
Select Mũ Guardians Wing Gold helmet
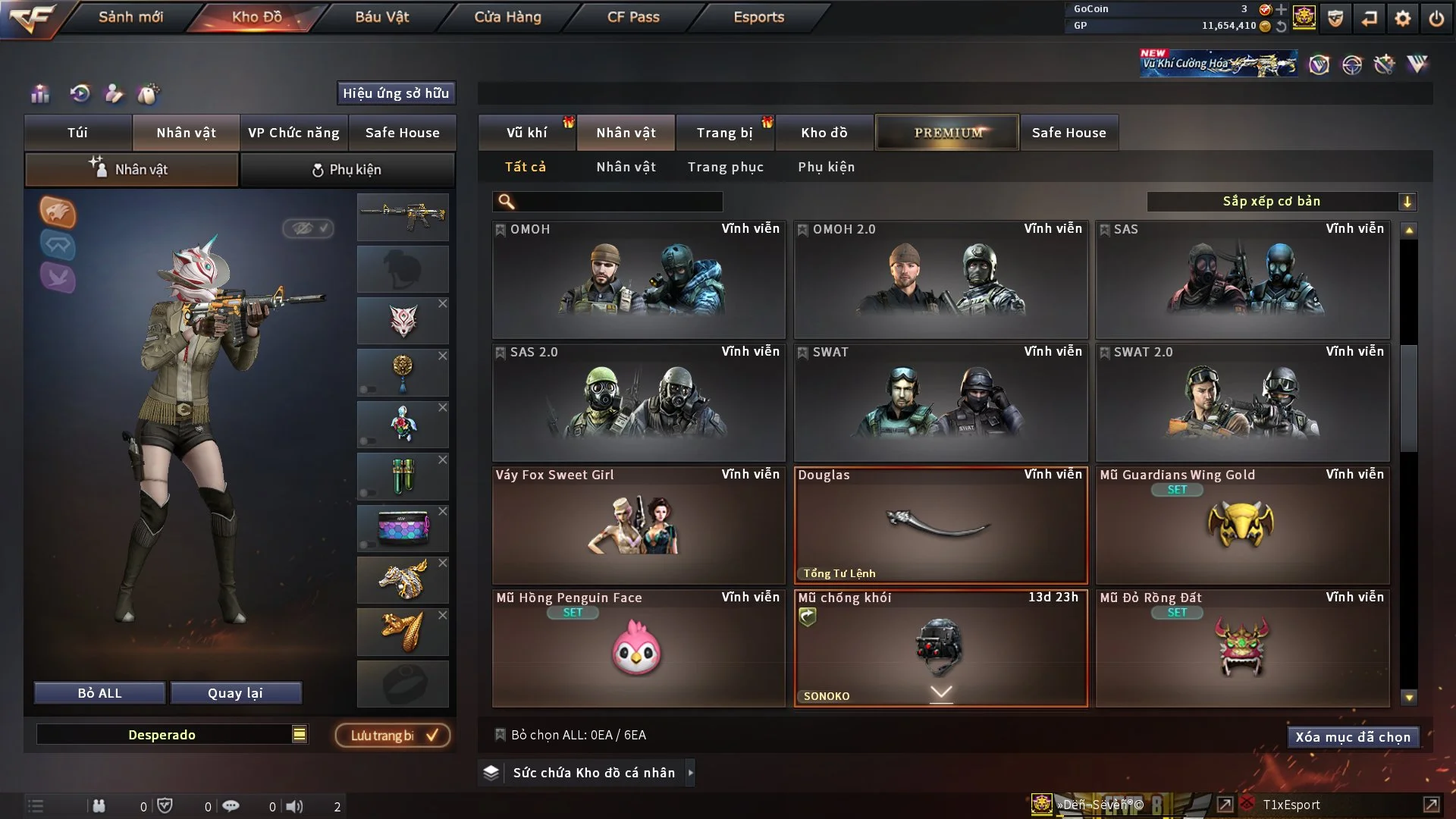pyautogui.click(x=1242, y=526)
